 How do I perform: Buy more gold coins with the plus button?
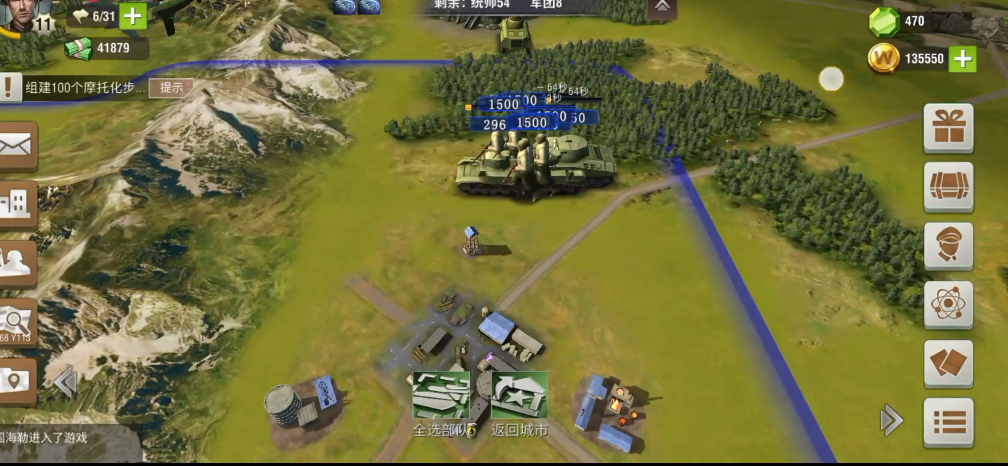click(x=962, y=58)
